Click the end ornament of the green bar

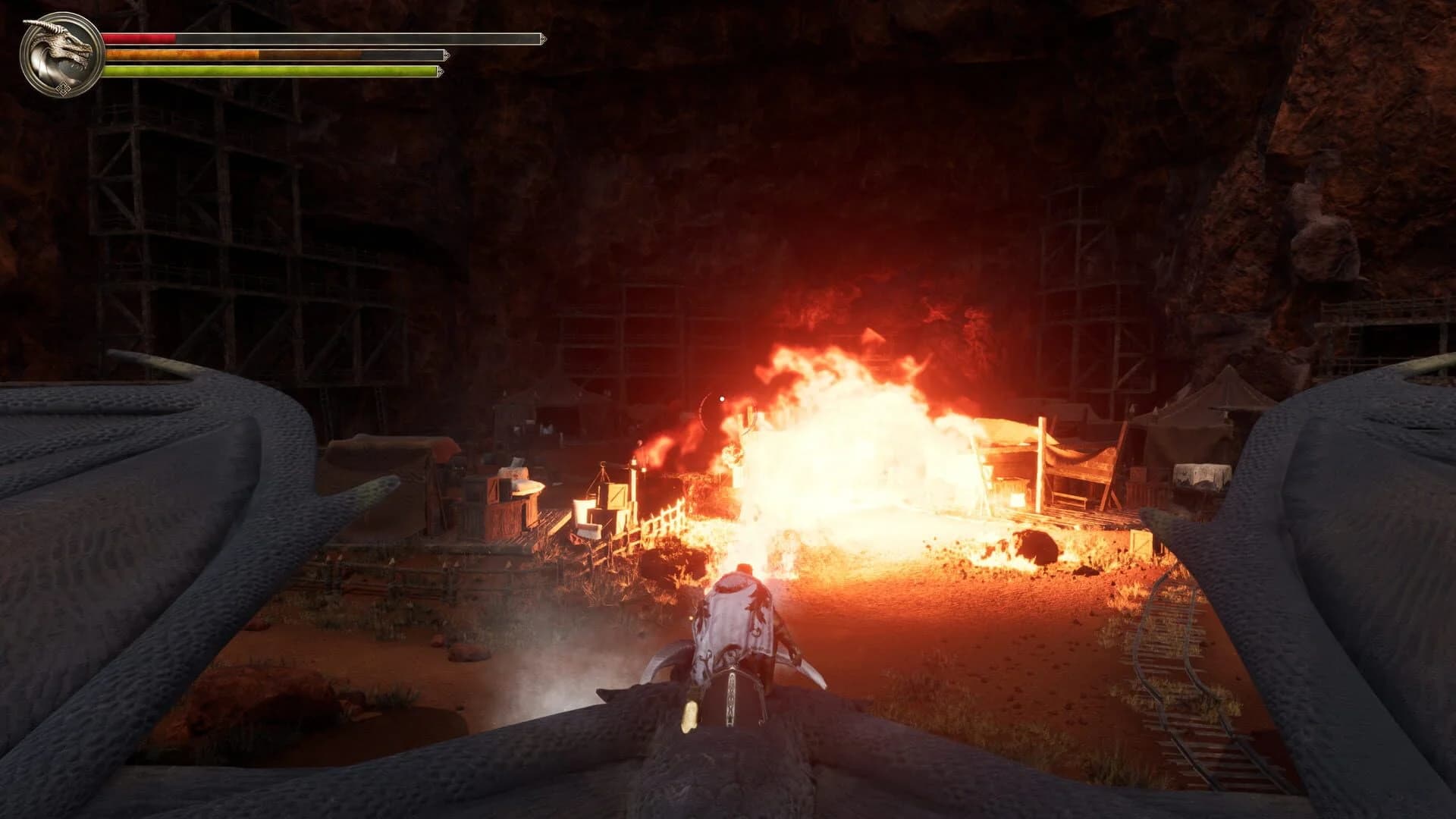pos(439,71)
